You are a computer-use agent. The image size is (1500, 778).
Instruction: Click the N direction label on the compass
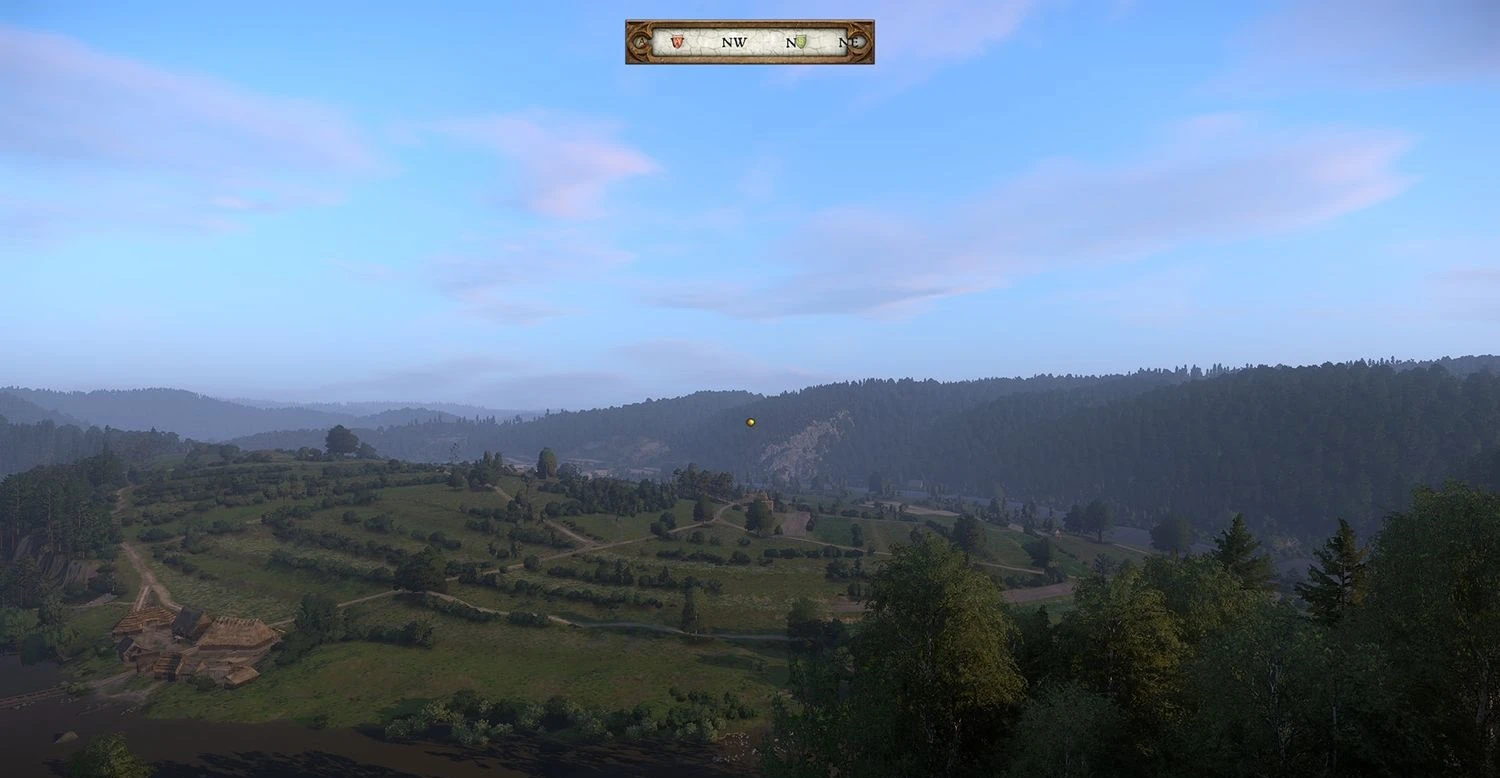789,43
